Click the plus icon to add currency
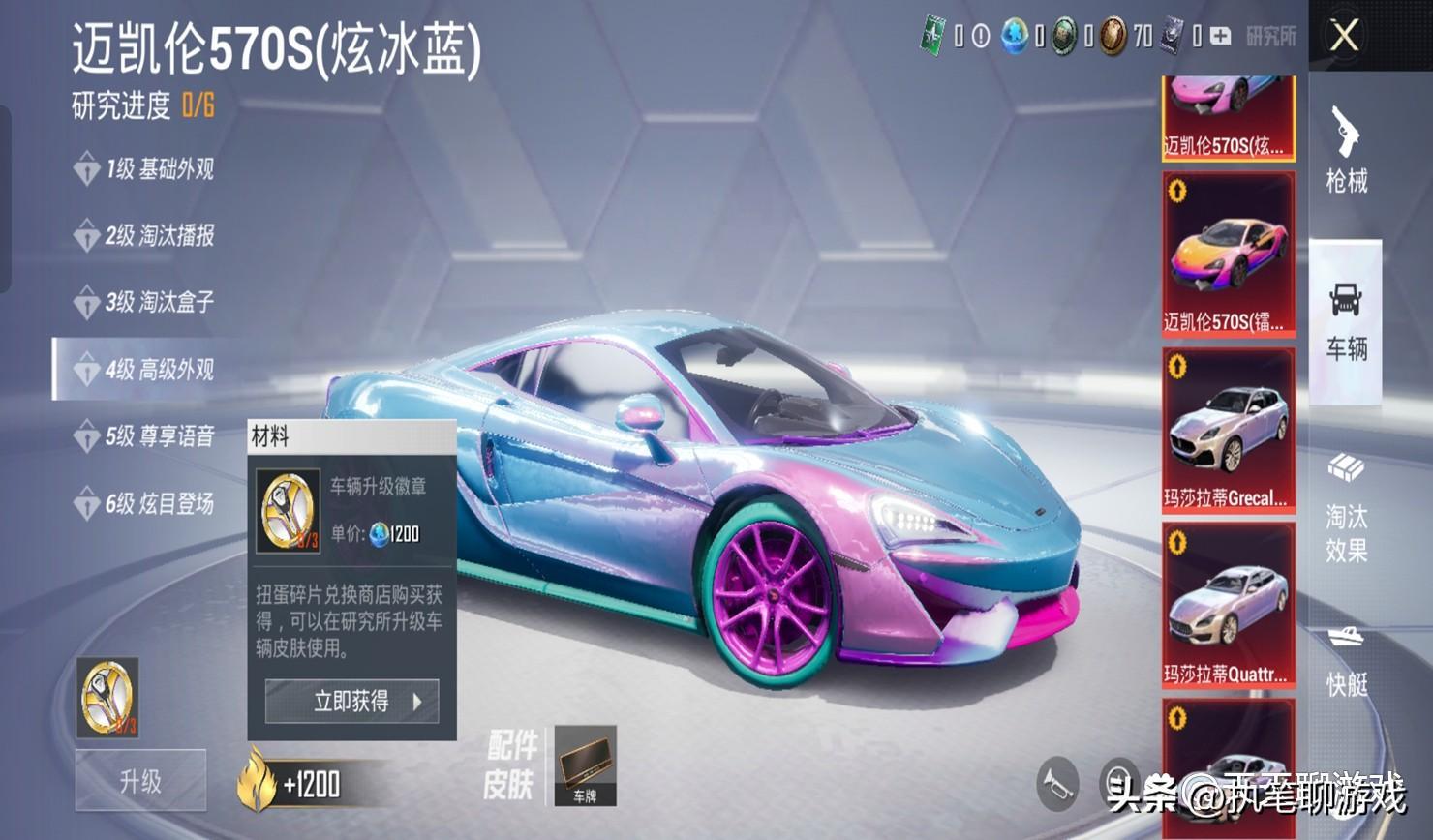This screenshot has width=1433, height=840. click(1221, 37)
